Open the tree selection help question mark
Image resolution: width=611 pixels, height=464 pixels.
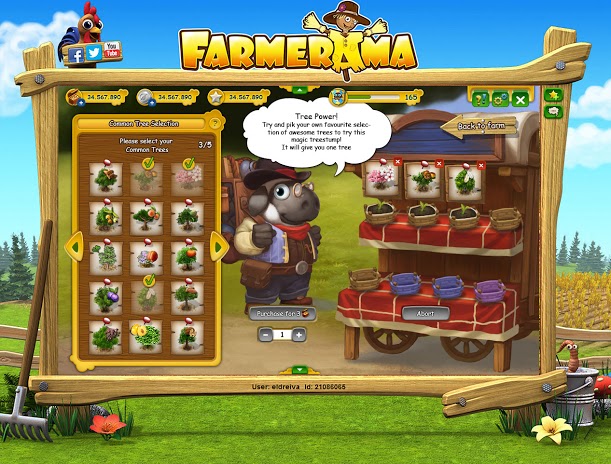213,123
